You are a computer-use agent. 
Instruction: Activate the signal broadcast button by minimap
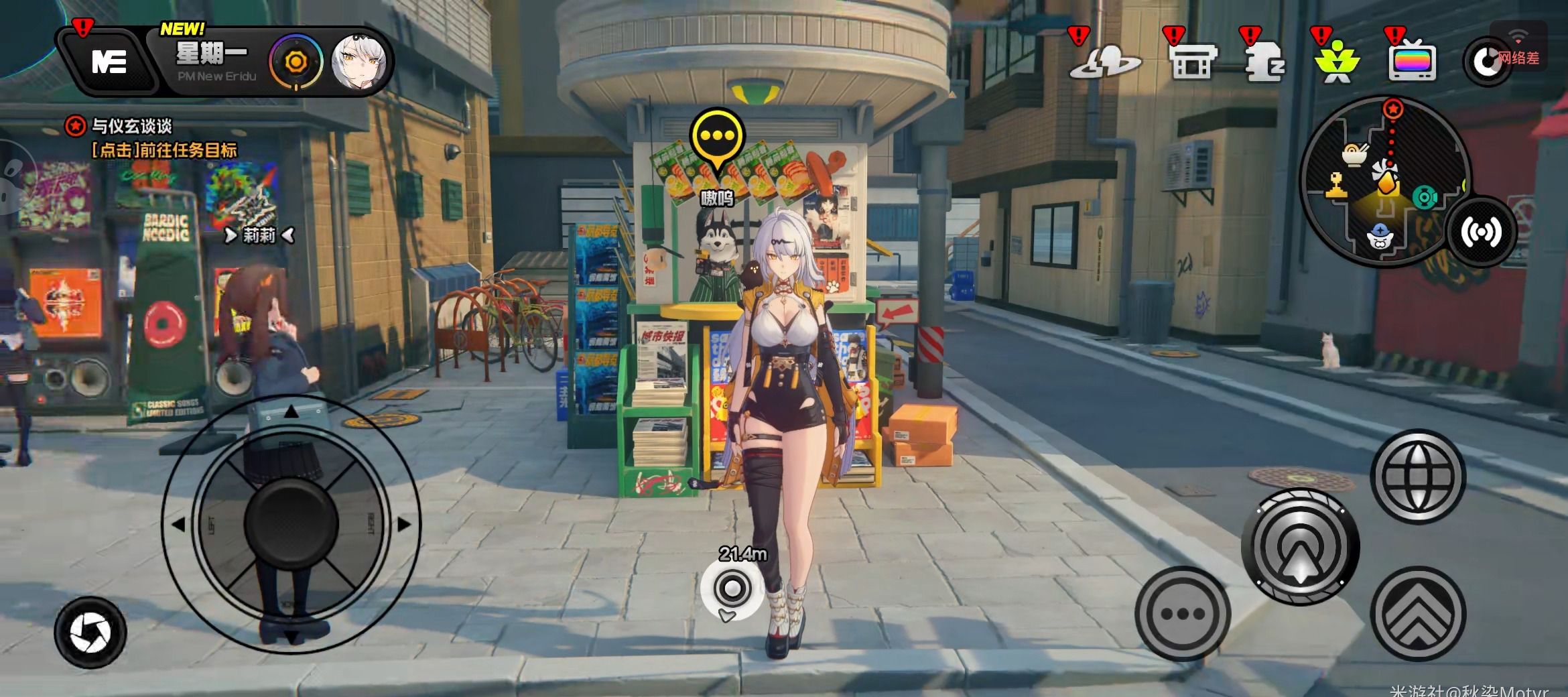click(1480, 232)
